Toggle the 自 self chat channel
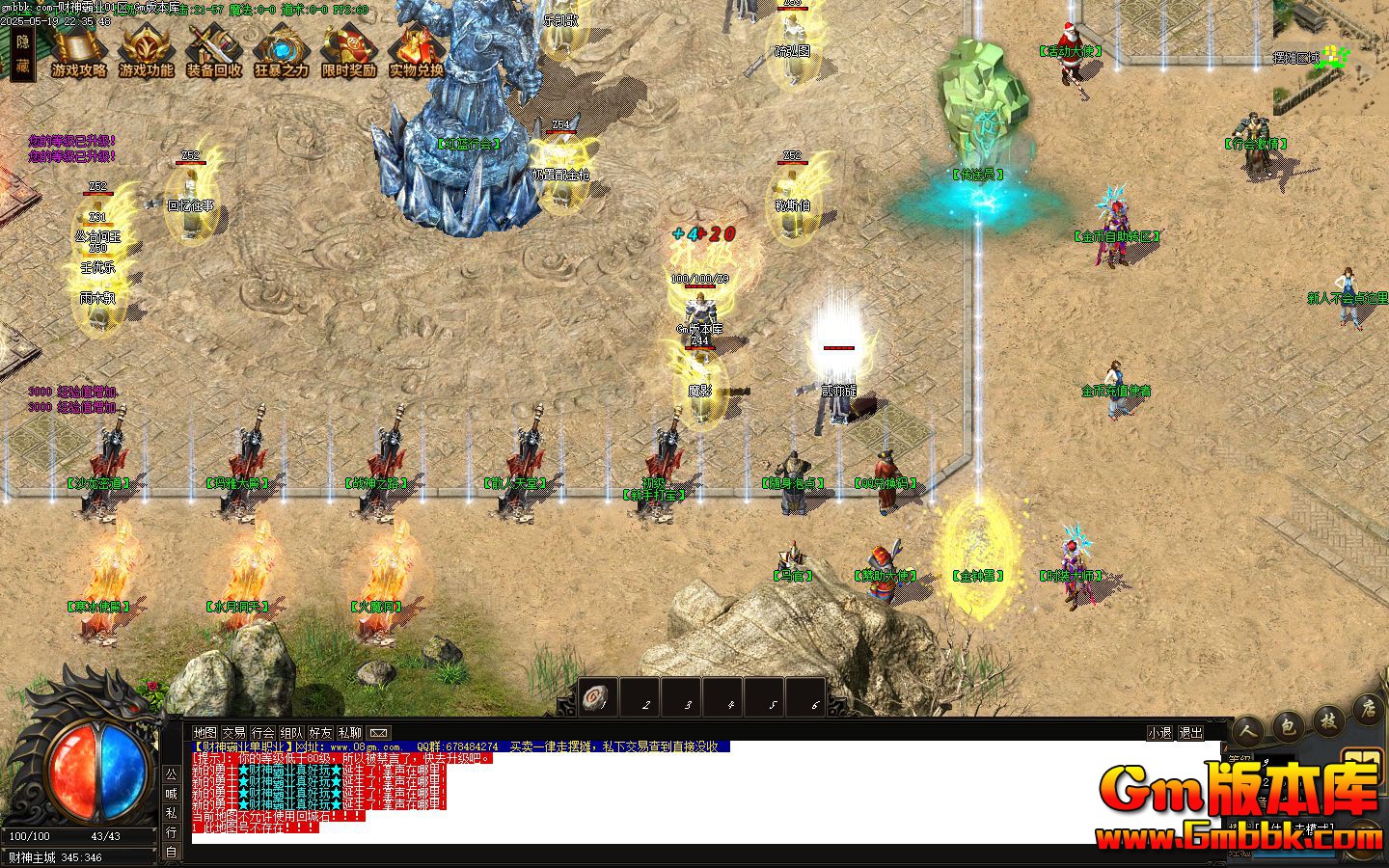 (170, 849)
